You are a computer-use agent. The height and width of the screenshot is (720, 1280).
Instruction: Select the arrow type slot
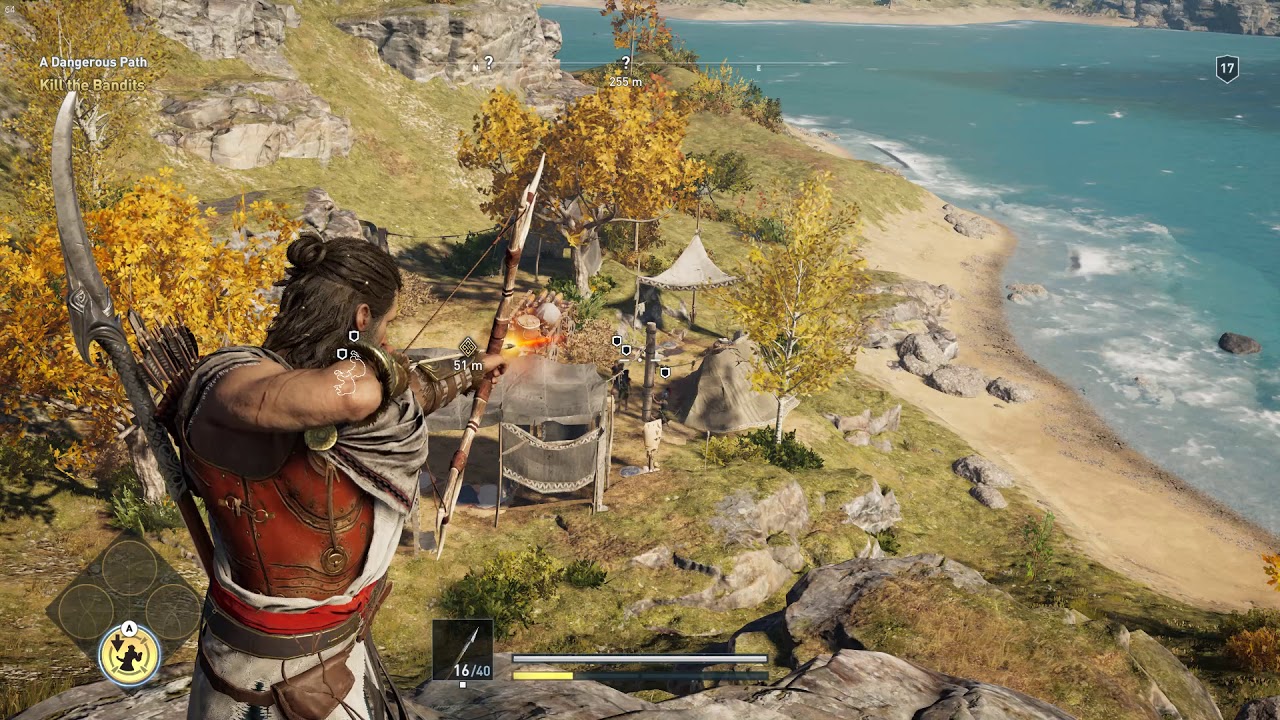462,650
